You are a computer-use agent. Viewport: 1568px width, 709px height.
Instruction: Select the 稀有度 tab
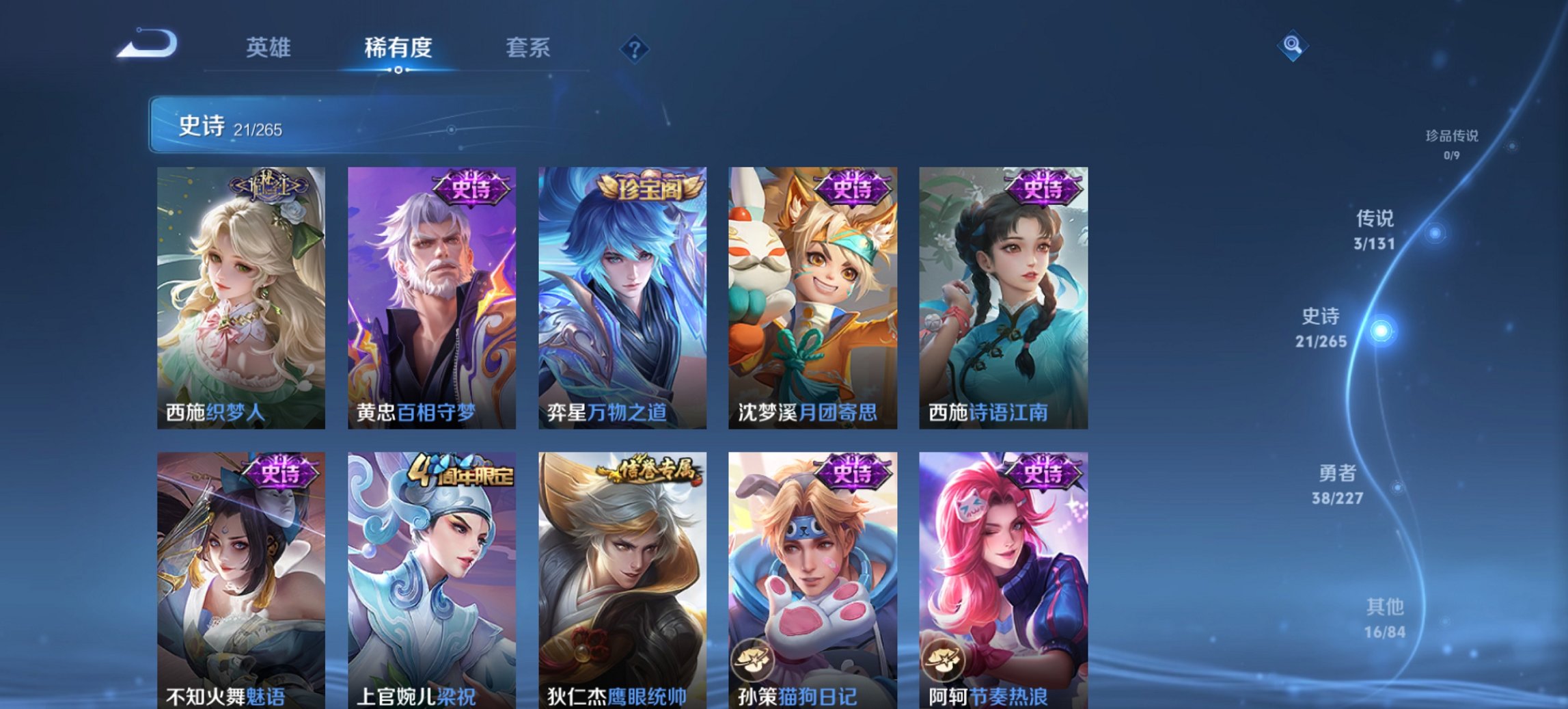(x=398, y=49)
